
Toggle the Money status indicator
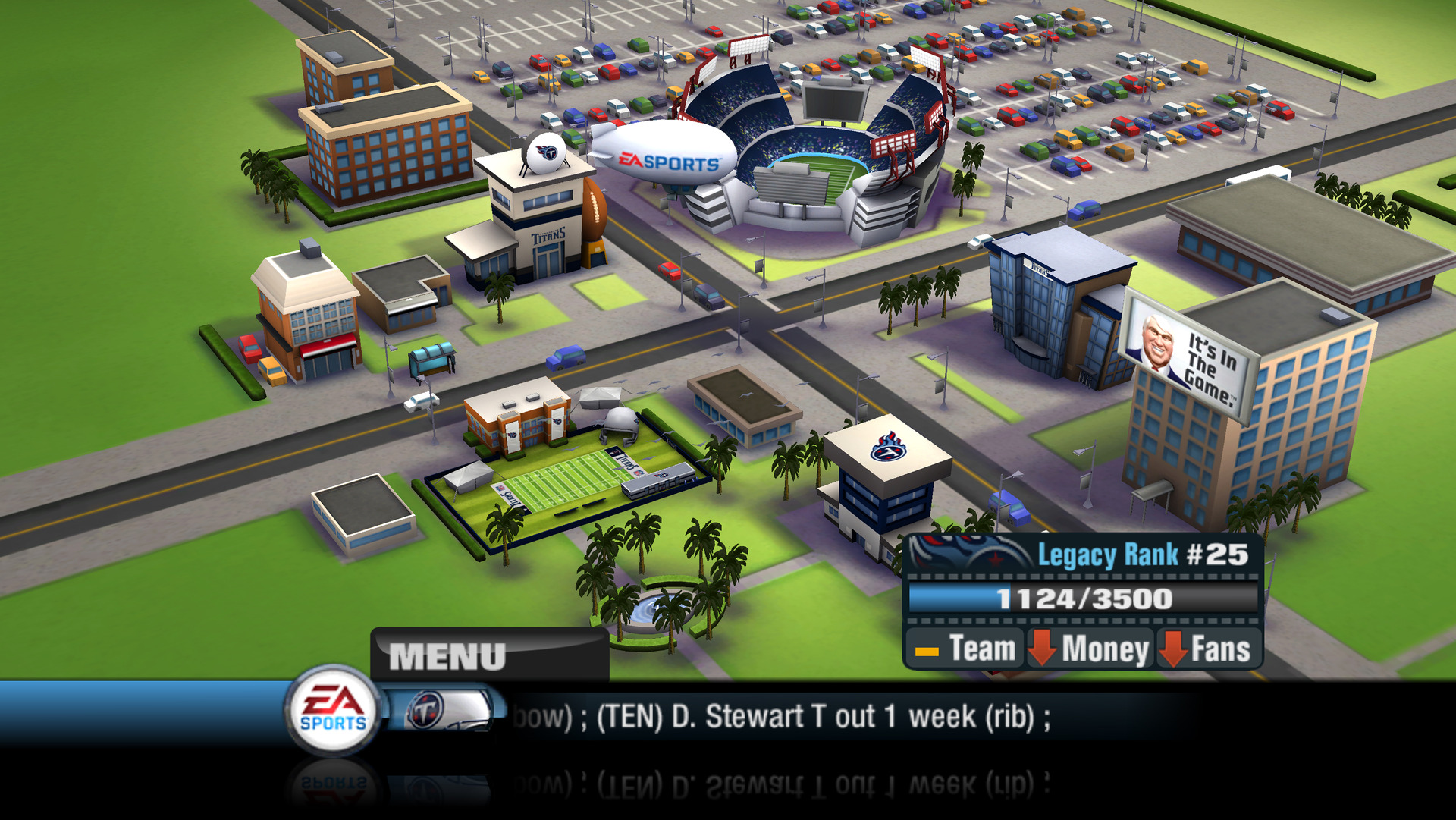coord(1090,649)
